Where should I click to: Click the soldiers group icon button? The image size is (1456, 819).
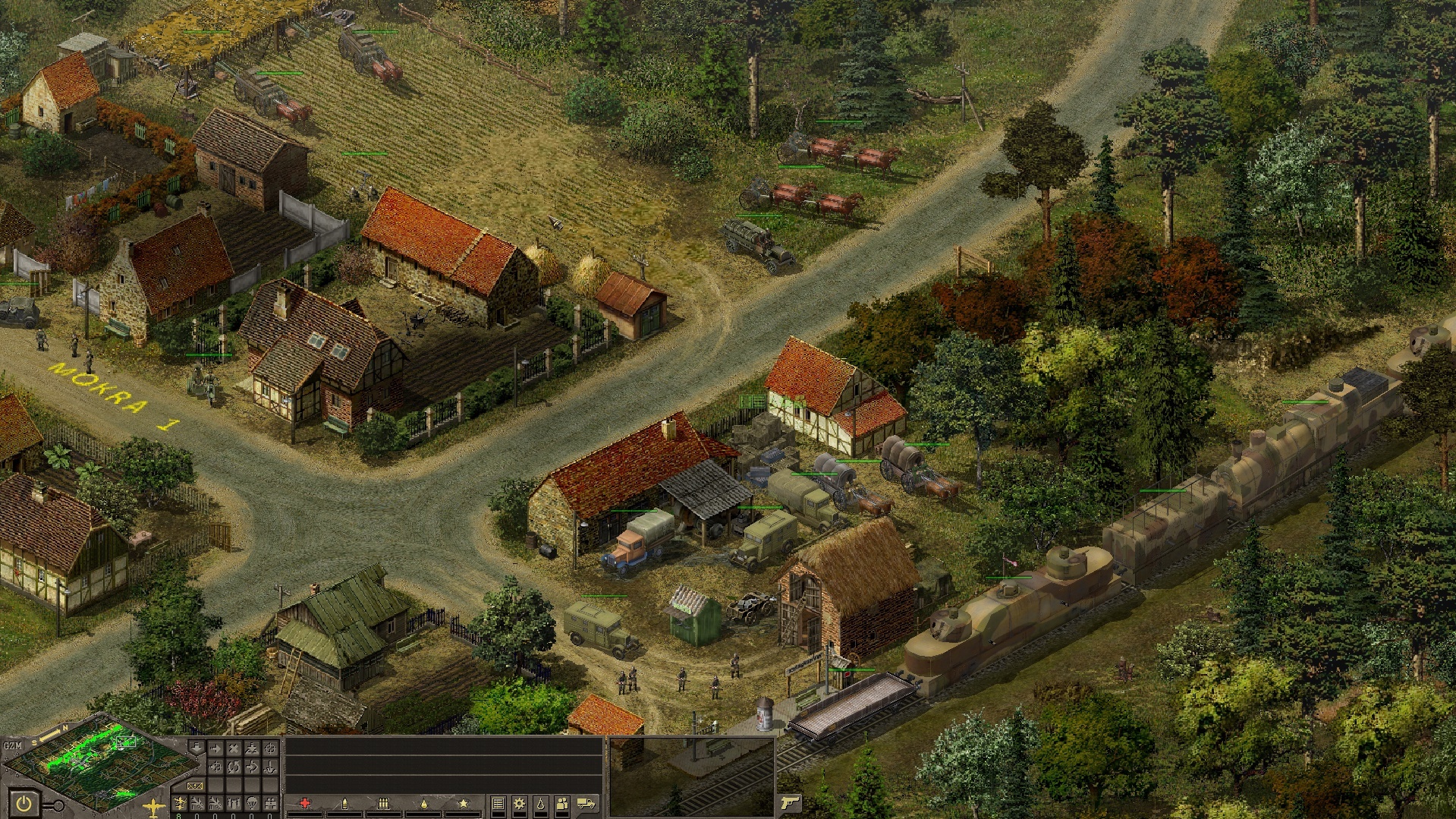pos(562,804)
